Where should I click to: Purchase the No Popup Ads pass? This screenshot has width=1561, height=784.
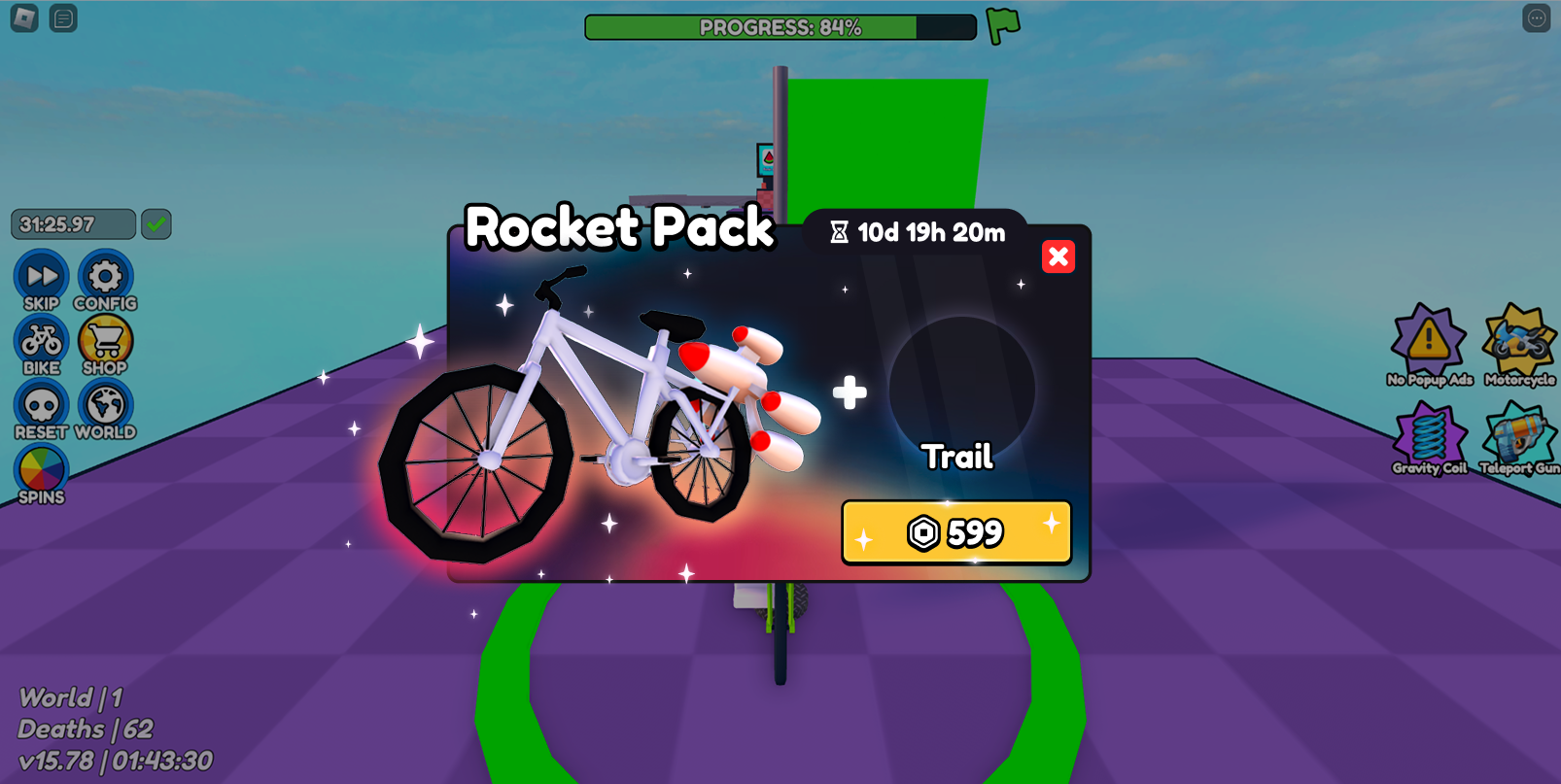1428,343
